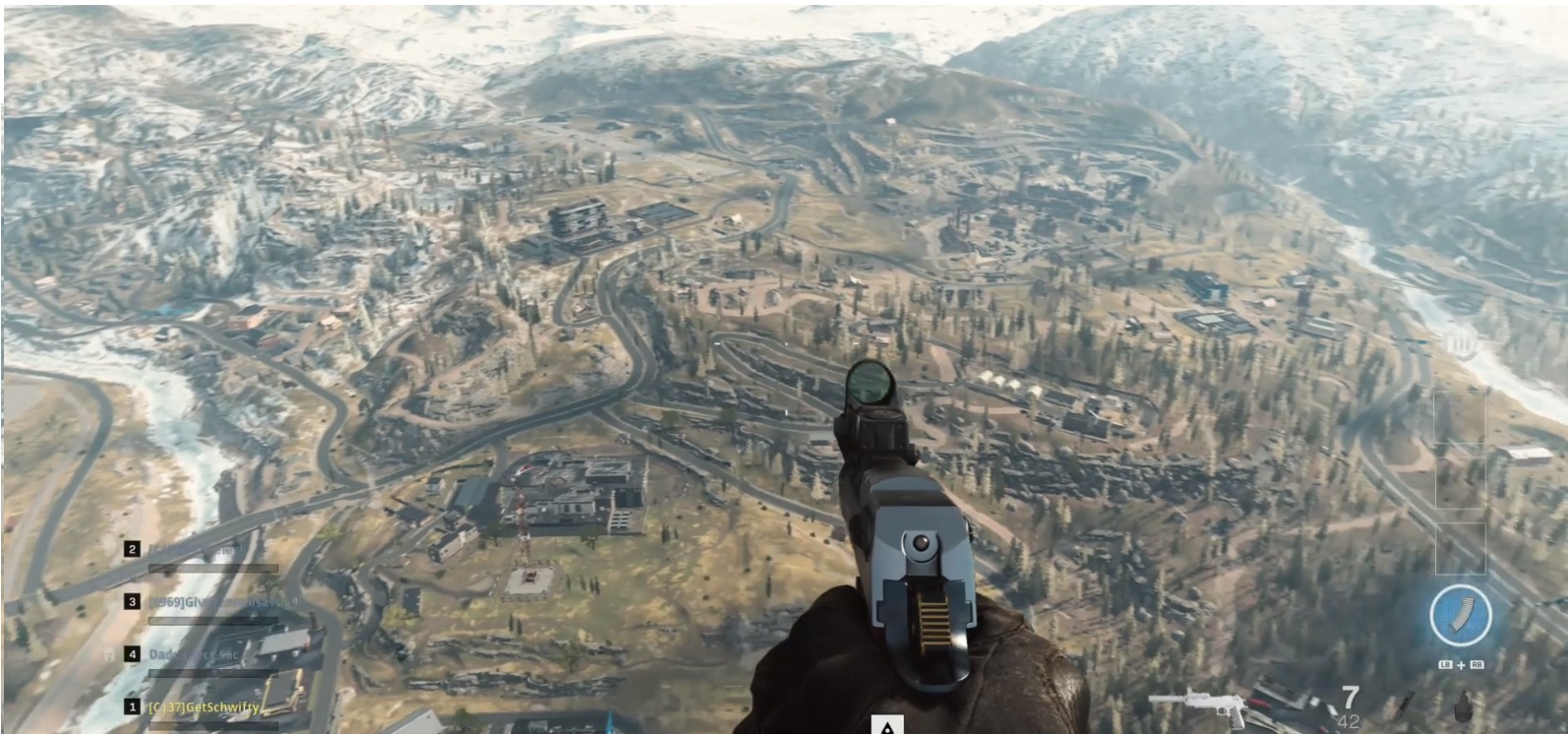The width and height of the screenshot is (1568, 734).
Task: Click the LB button prompt icon
Action: 1446,664
